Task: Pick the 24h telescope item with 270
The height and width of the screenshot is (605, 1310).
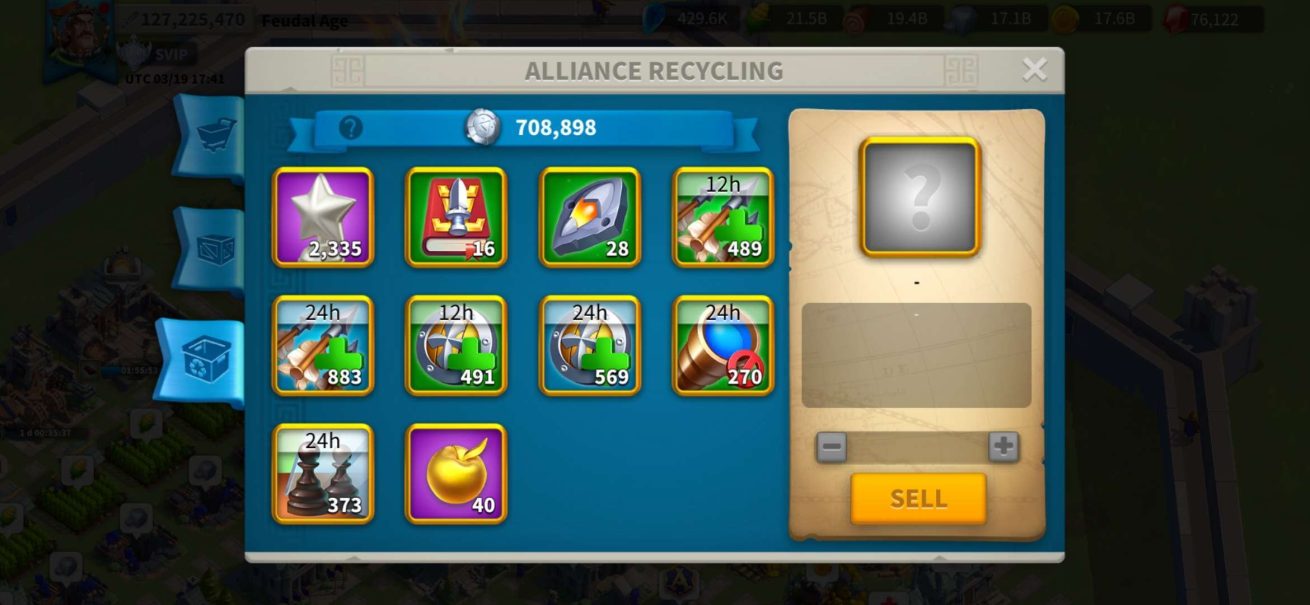Action: tap(723, 345)
